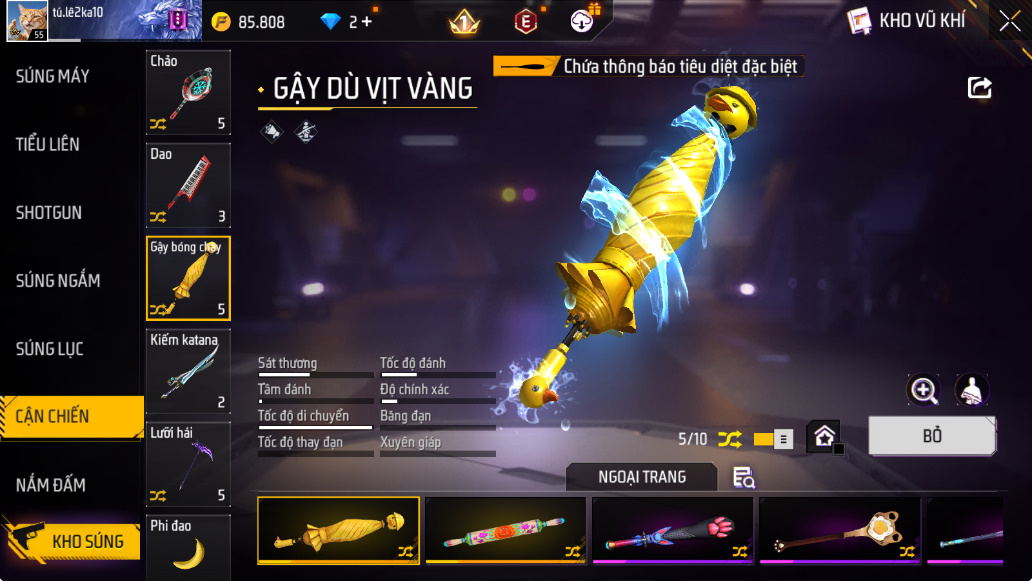Open the magnifier zoom preview

[923, 390]
